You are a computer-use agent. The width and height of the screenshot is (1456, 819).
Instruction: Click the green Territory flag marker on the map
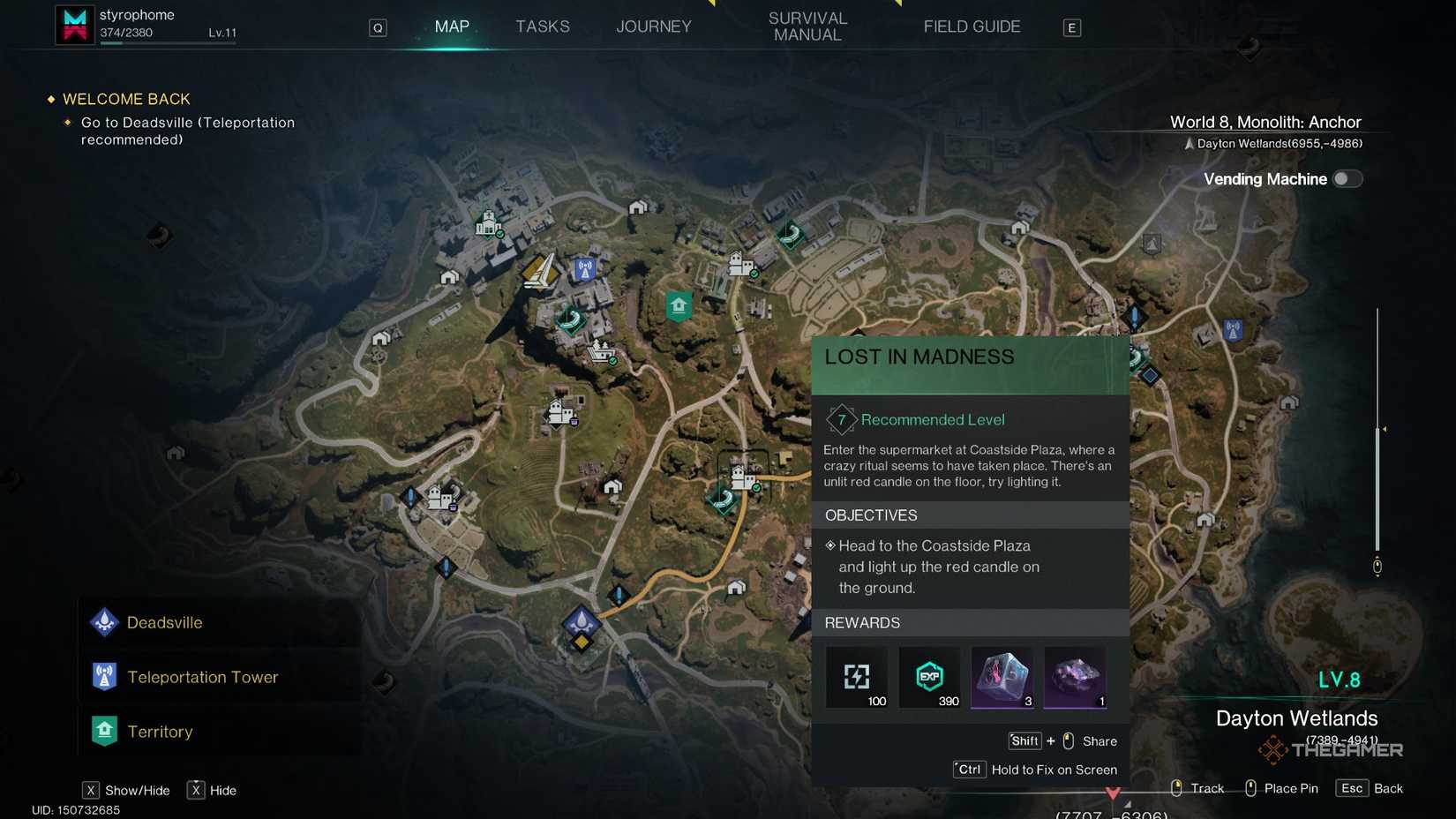click(678, 306)
